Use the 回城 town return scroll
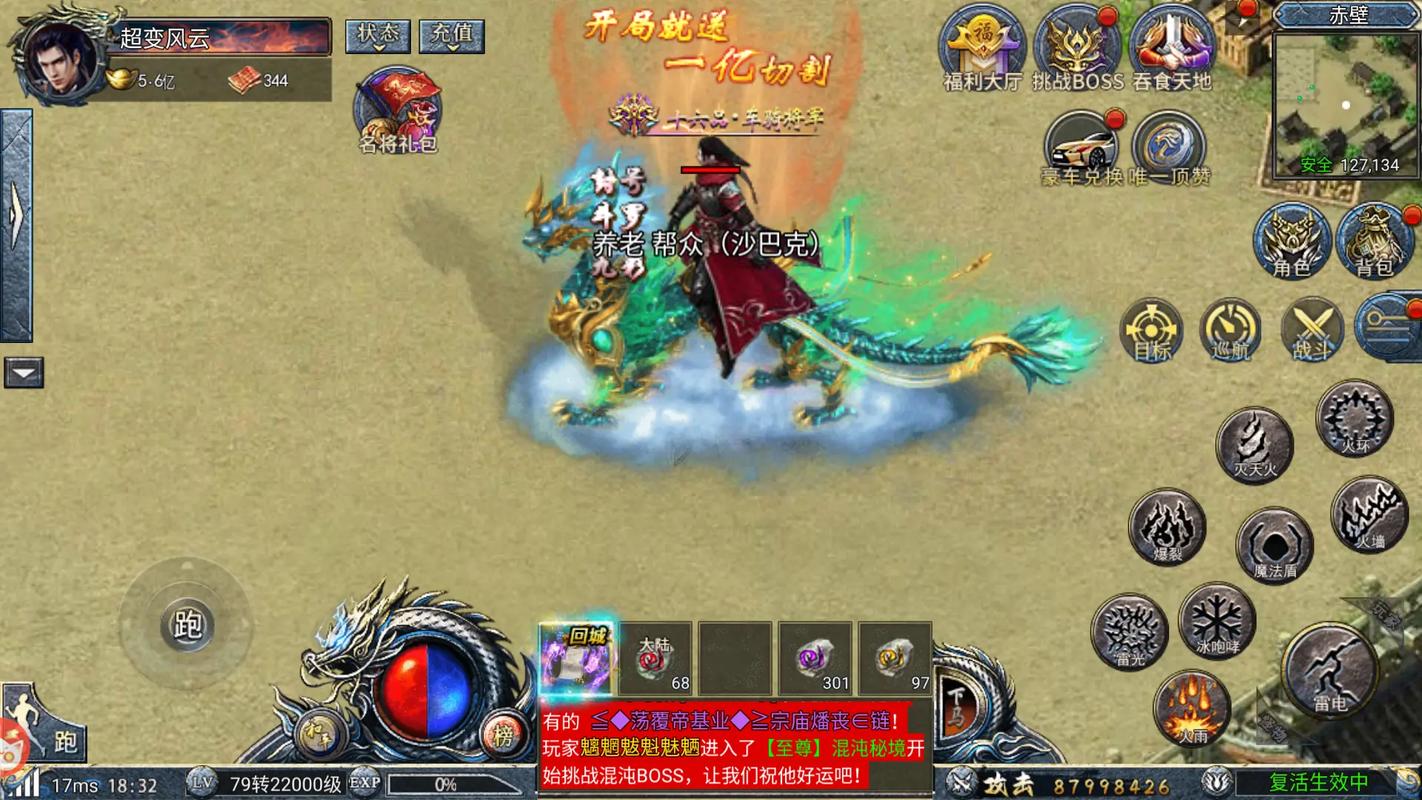Screen dimensions: 1422x800 click(576, 659)
